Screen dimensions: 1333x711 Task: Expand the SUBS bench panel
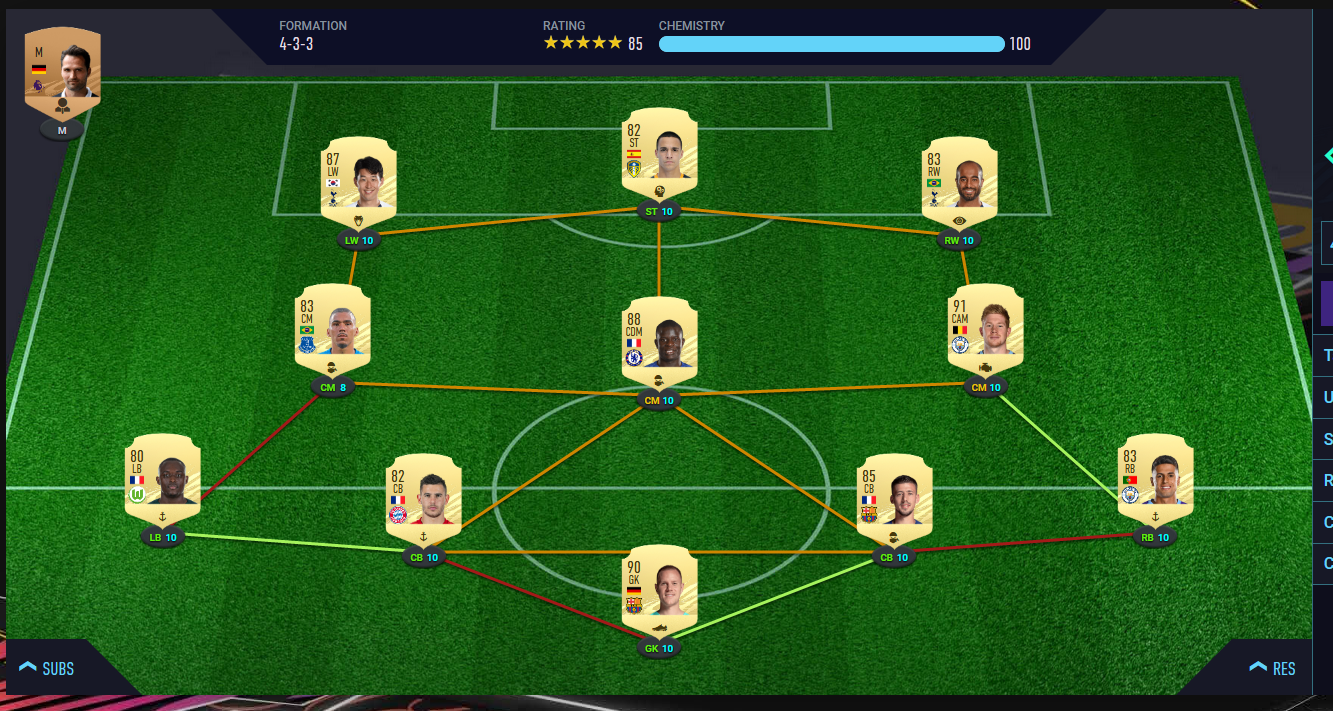pos(47,668)
